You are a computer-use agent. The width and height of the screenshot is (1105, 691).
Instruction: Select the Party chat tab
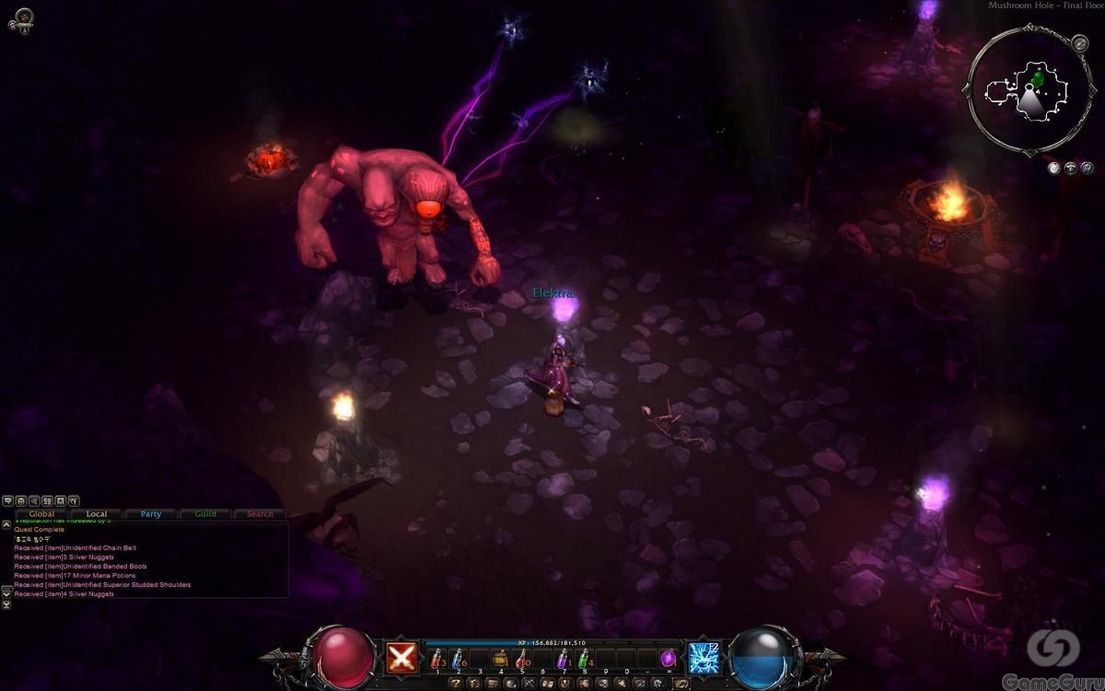pyautogui.click(x=151, y=514)
